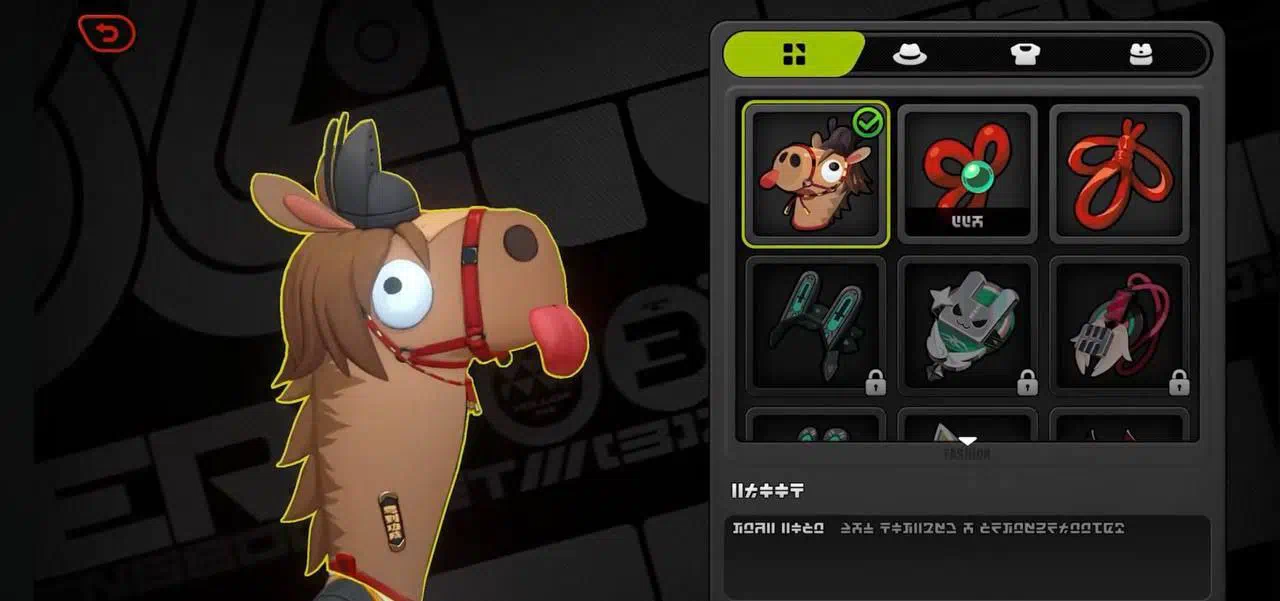Select the locked claw with pink cord item
This screenshot has width=1280, height=601.
coord(1119,324)
